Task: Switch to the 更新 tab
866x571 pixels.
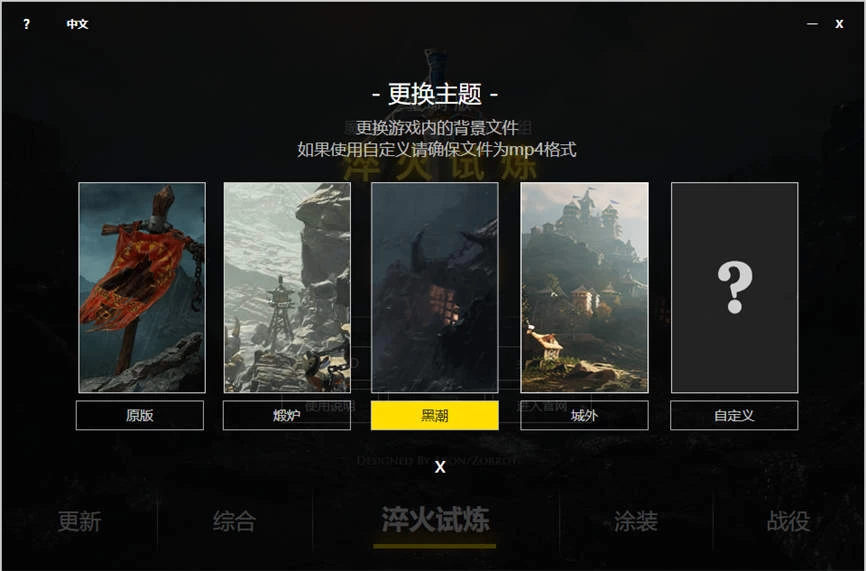Action: [x=79, y=521]
